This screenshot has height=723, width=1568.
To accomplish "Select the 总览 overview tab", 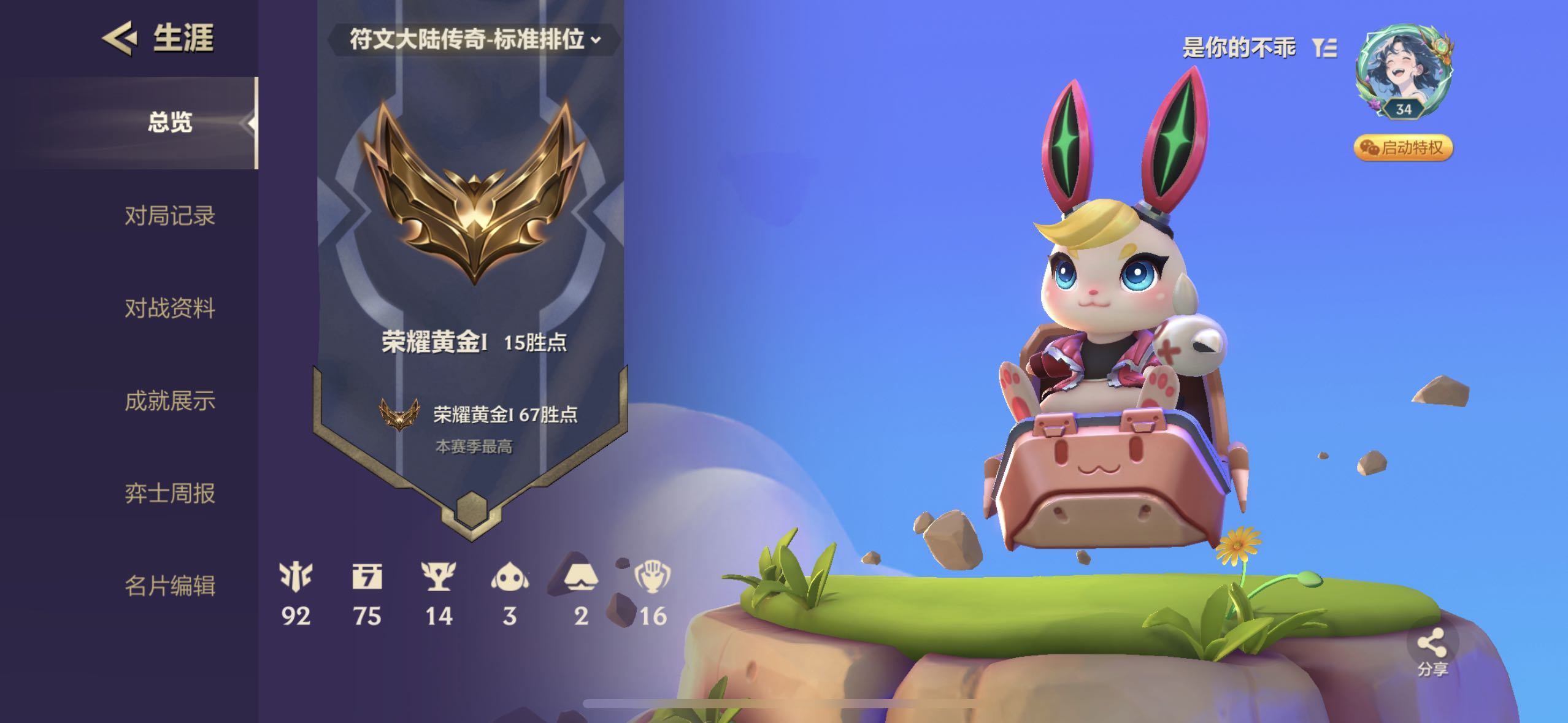I will tap(170, 123).
